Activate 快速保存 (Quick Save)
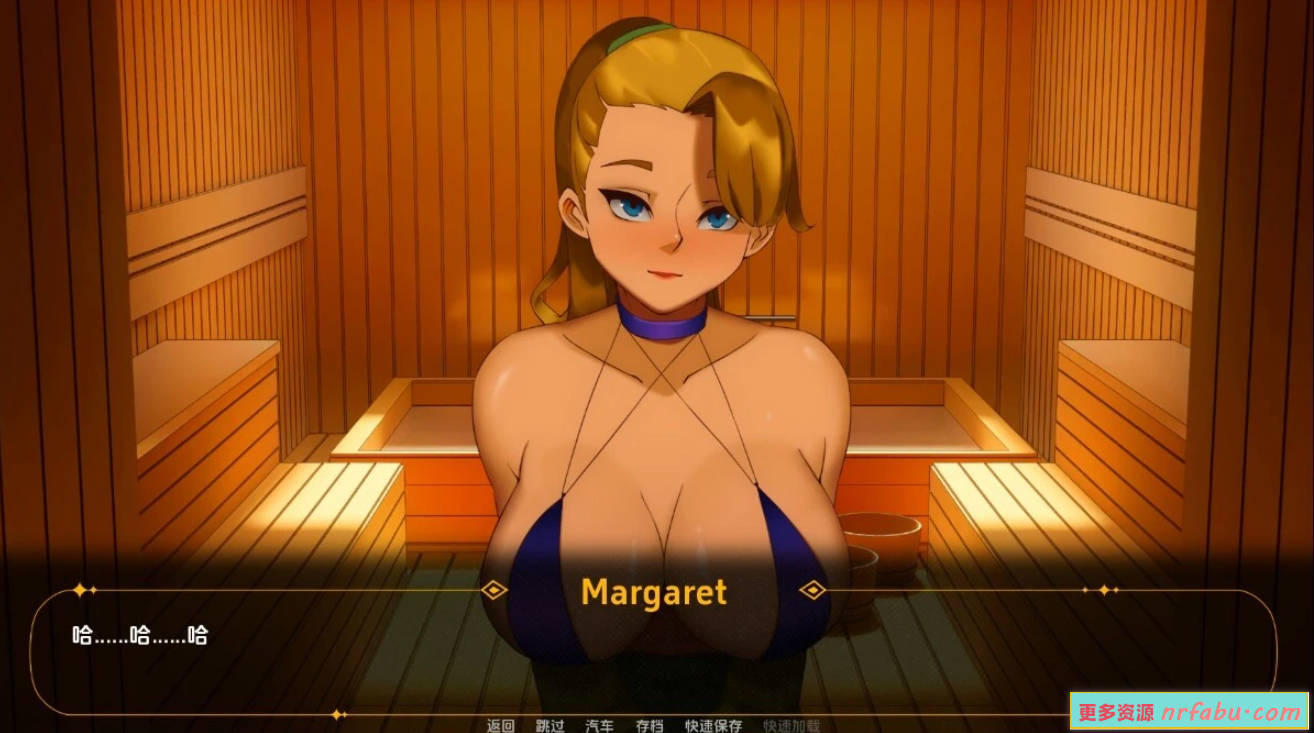The height and width of the screenshot is (733, 1314). [713, 726]
